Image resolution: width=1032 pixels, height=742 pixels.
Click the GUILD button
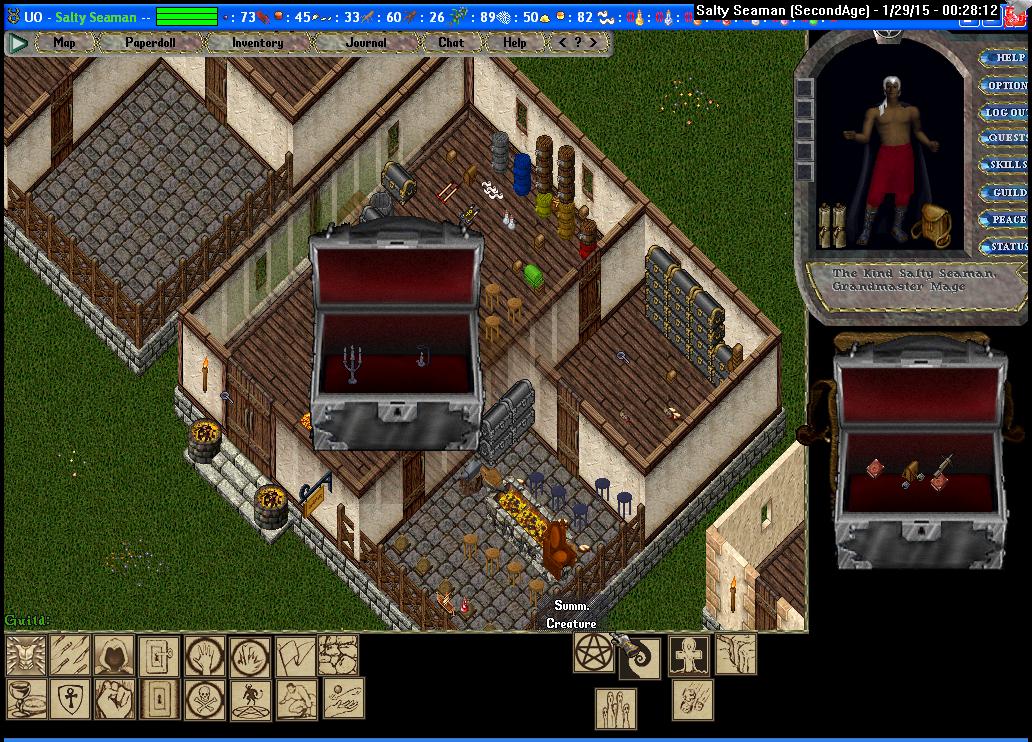click(1008, 192)
